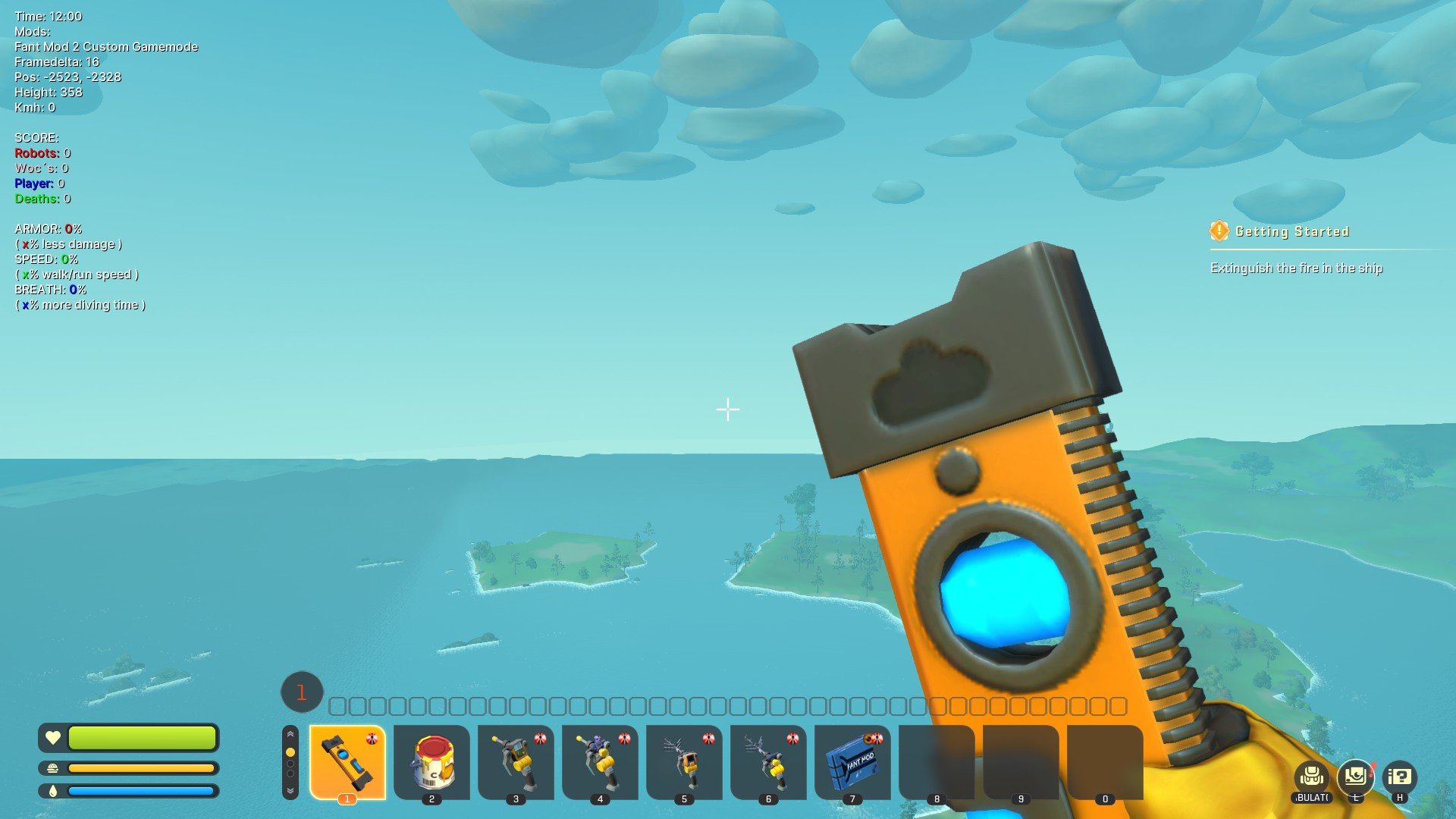Select the paint bucket in hotbar slot 2
This screenshot has height=819, width=1456.
click(431, 761)
